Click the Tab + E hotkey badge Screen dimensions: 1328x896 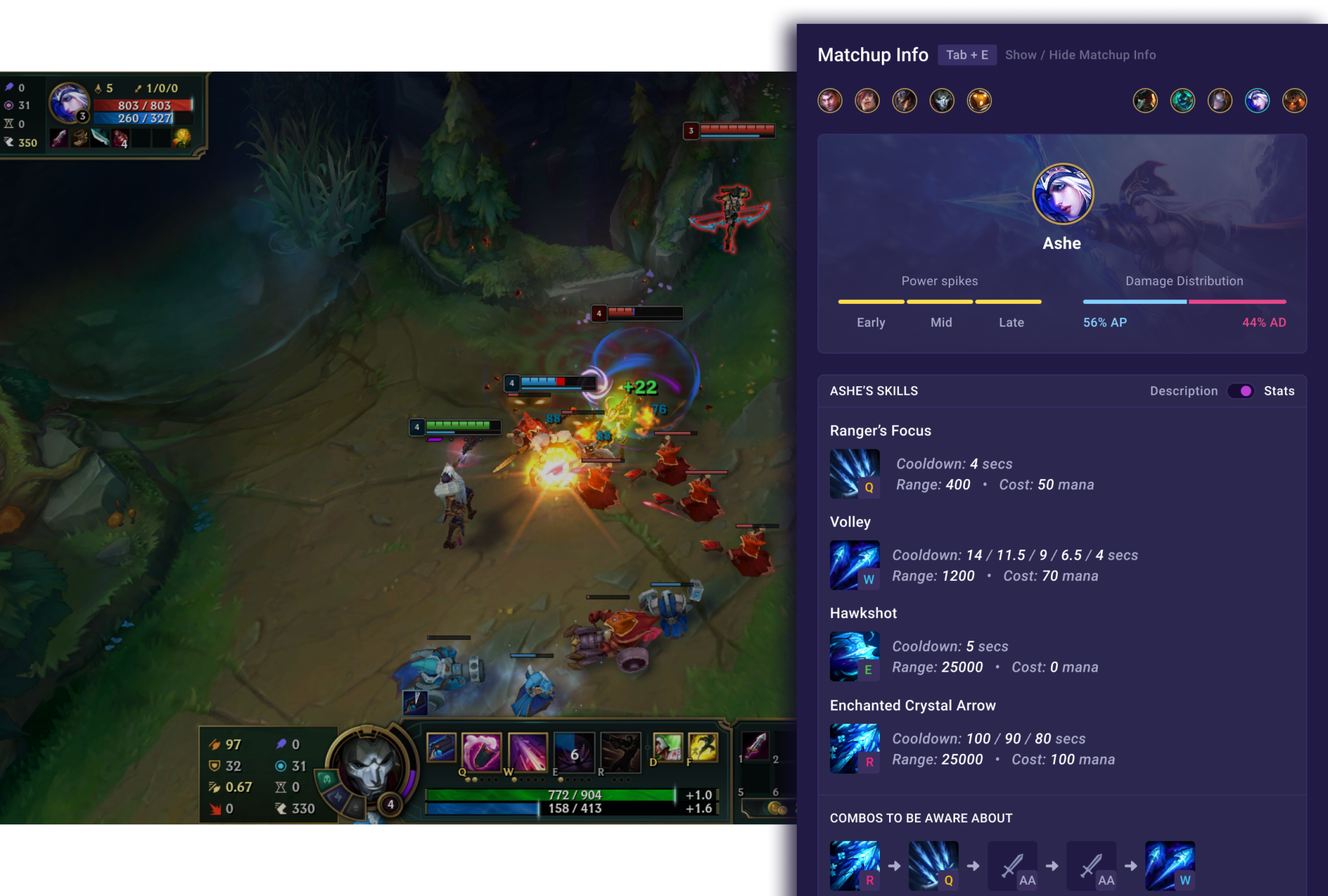click(x=966, y=55)
